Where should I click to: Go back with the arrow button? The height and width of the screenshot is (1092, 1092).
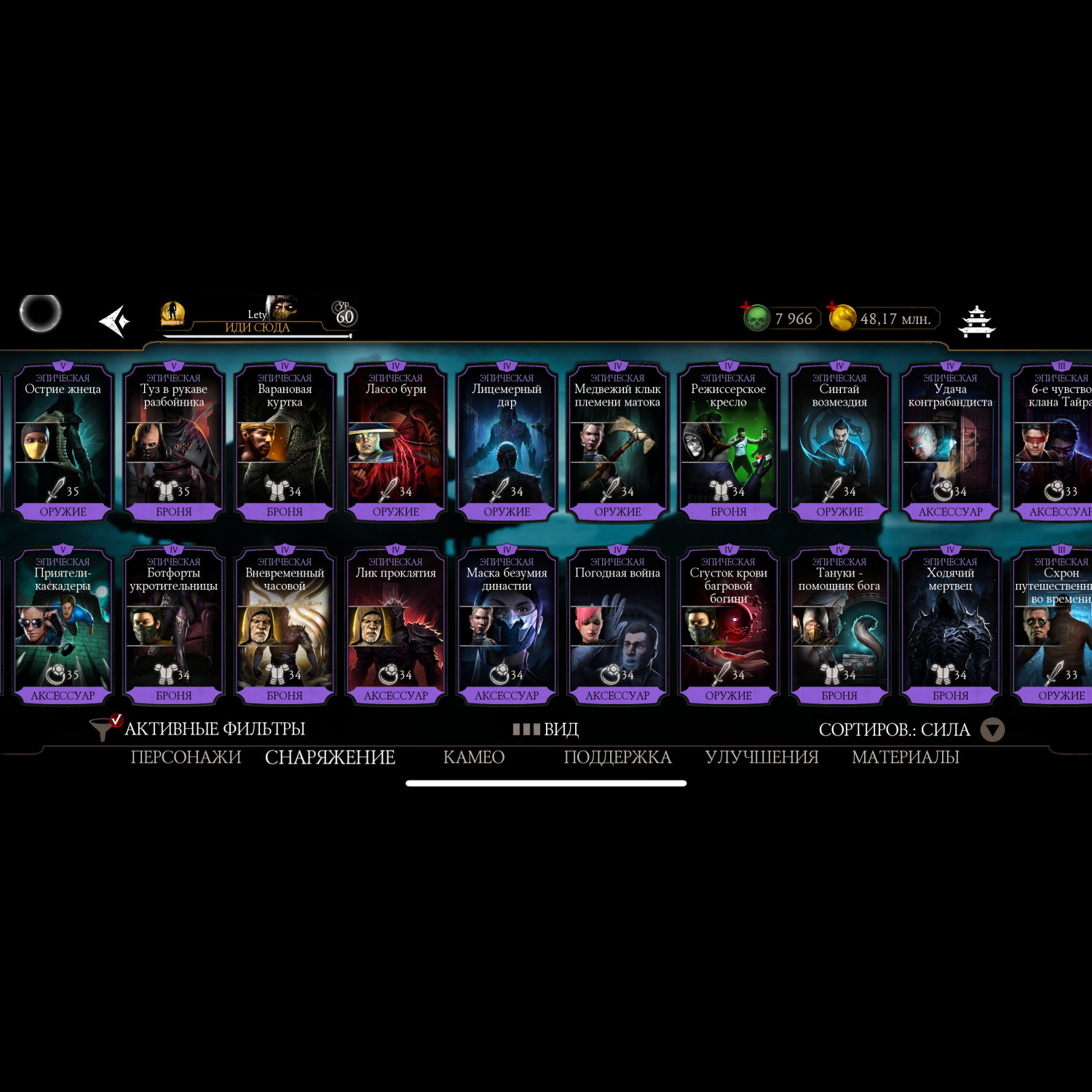click(114, 321)
